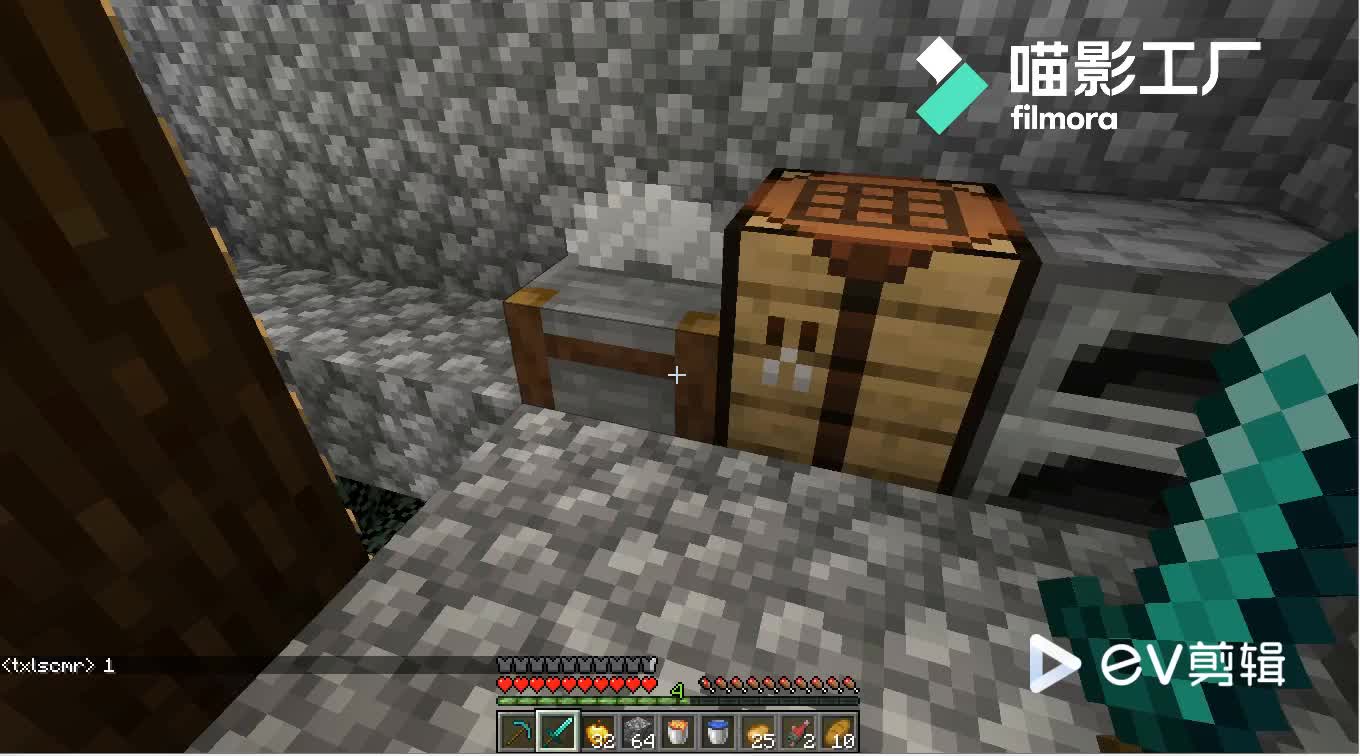Click the XP level number 4

677,692
